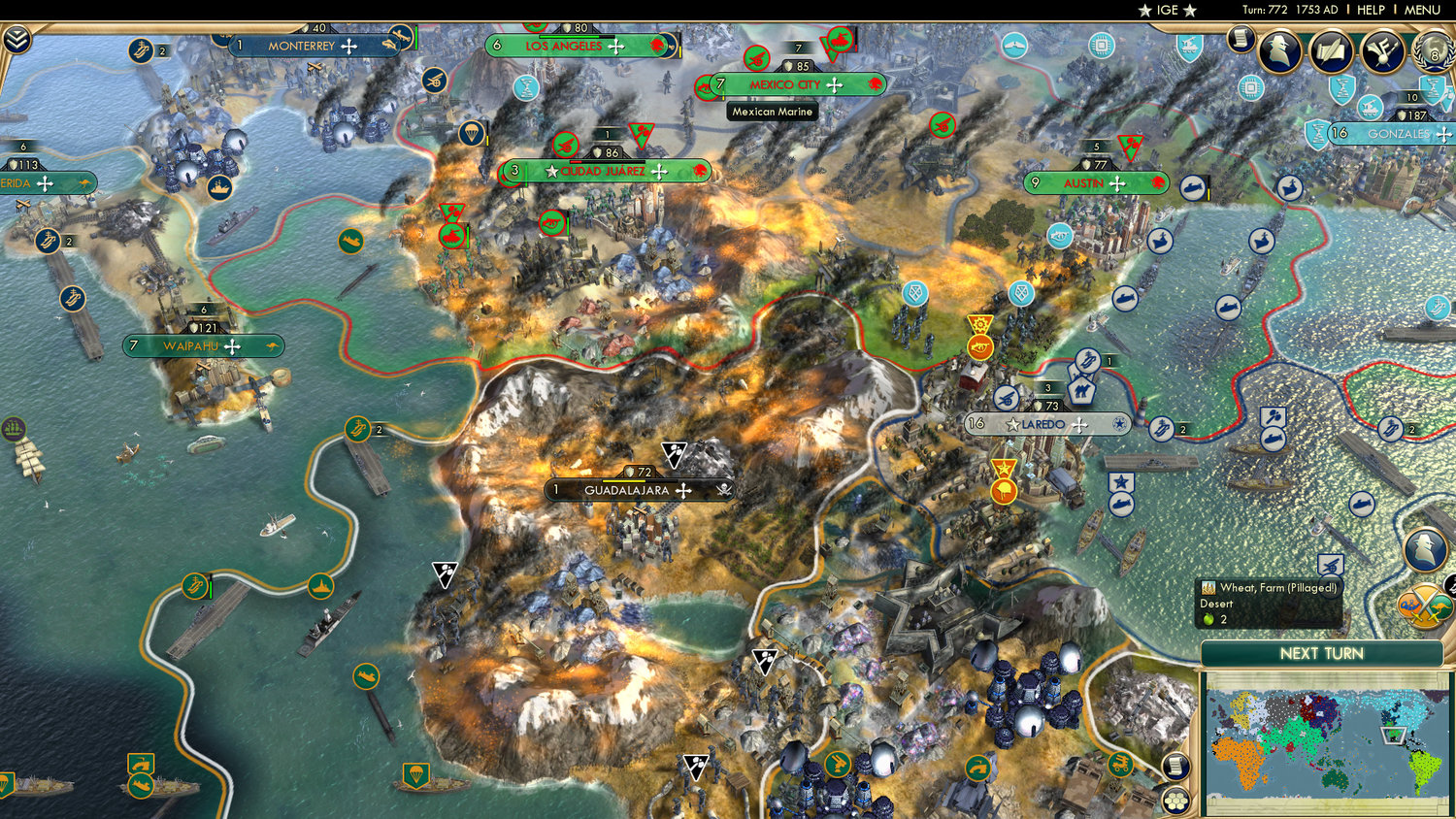Select the Laredo city banner
1456x819 pixels.
coord(1043,424)
